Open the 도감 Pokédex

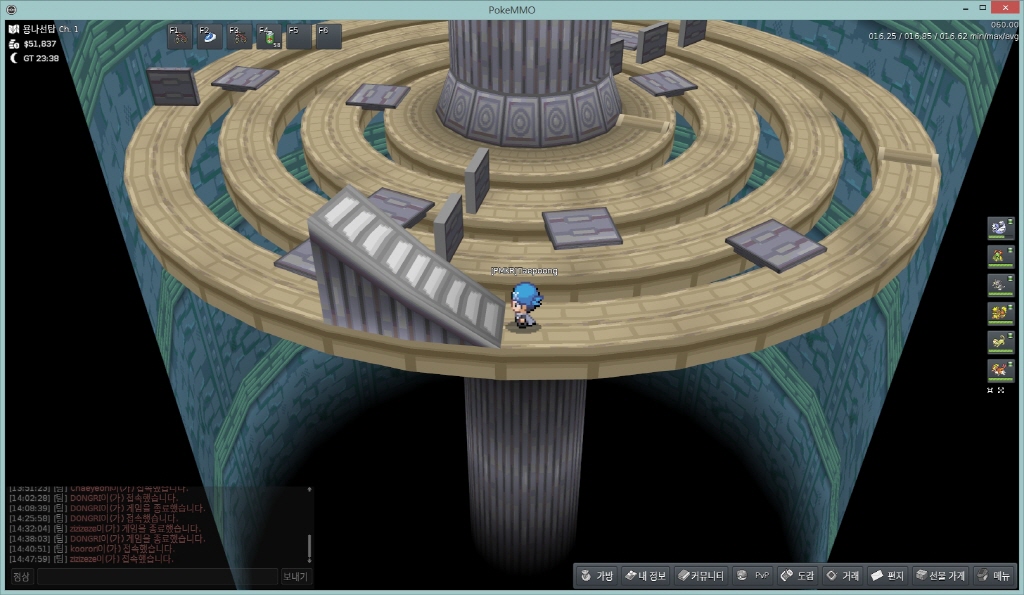click(797, 576)
